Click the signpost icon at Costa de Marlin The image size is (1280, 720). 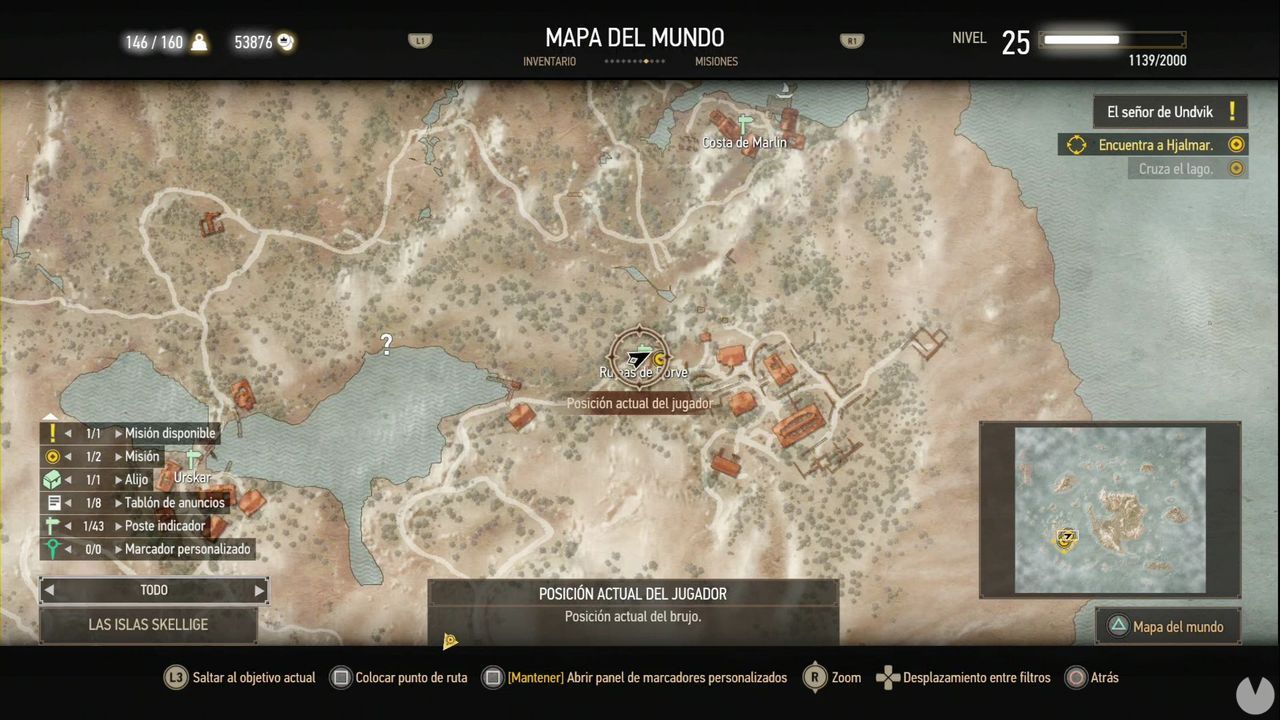742,121
